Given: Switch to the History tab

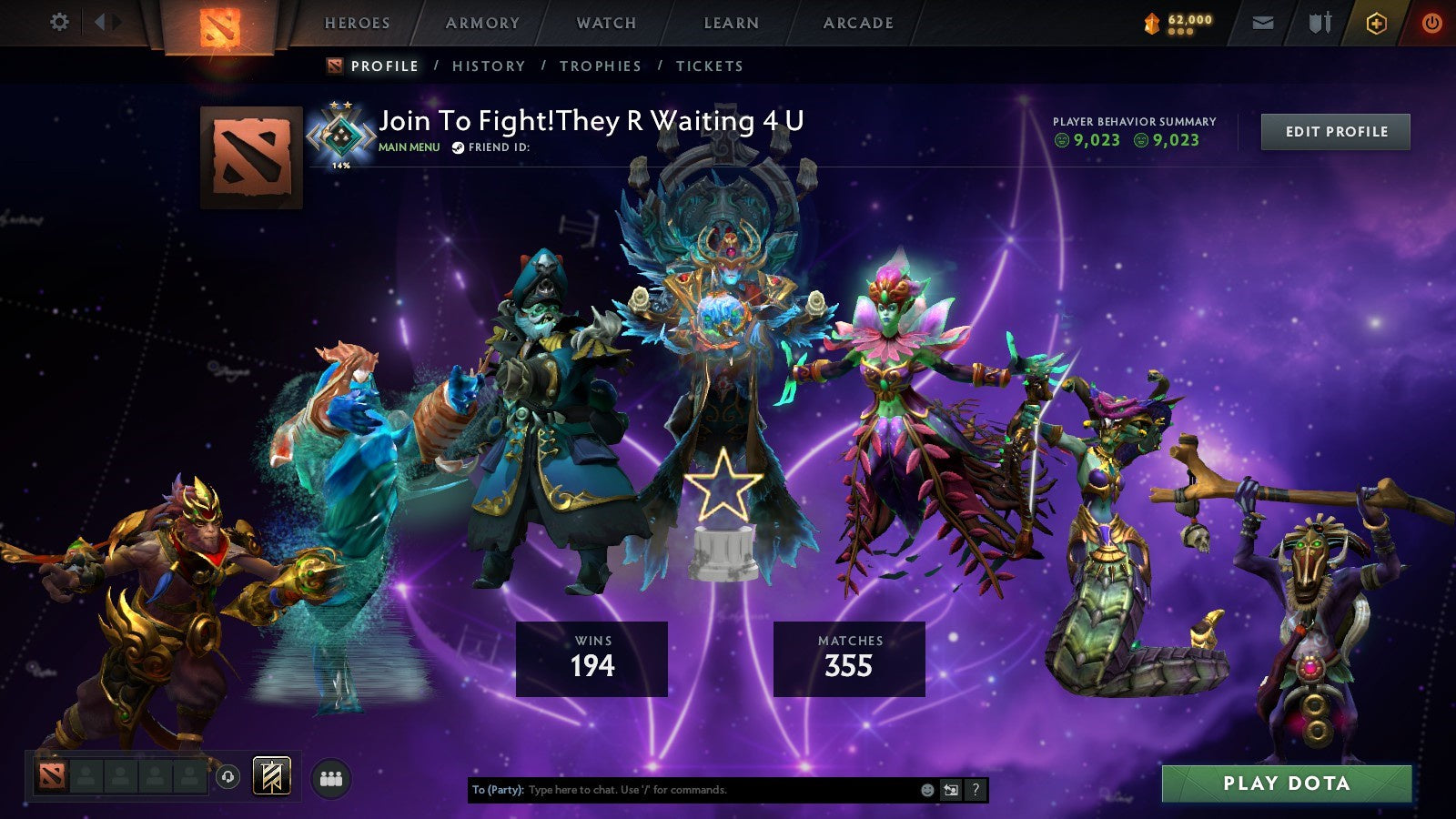Looking at the screenshot, I should tap(490, 66).
